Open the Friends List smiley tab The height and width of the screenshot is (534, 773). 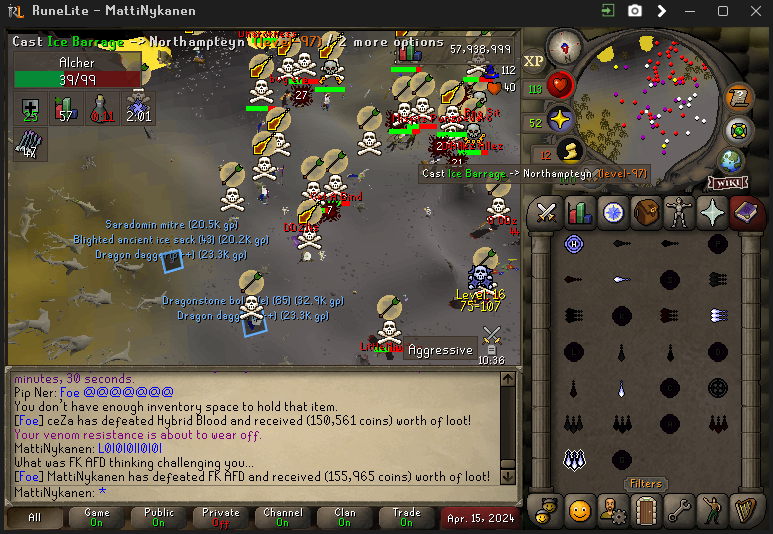click(579, 510)
